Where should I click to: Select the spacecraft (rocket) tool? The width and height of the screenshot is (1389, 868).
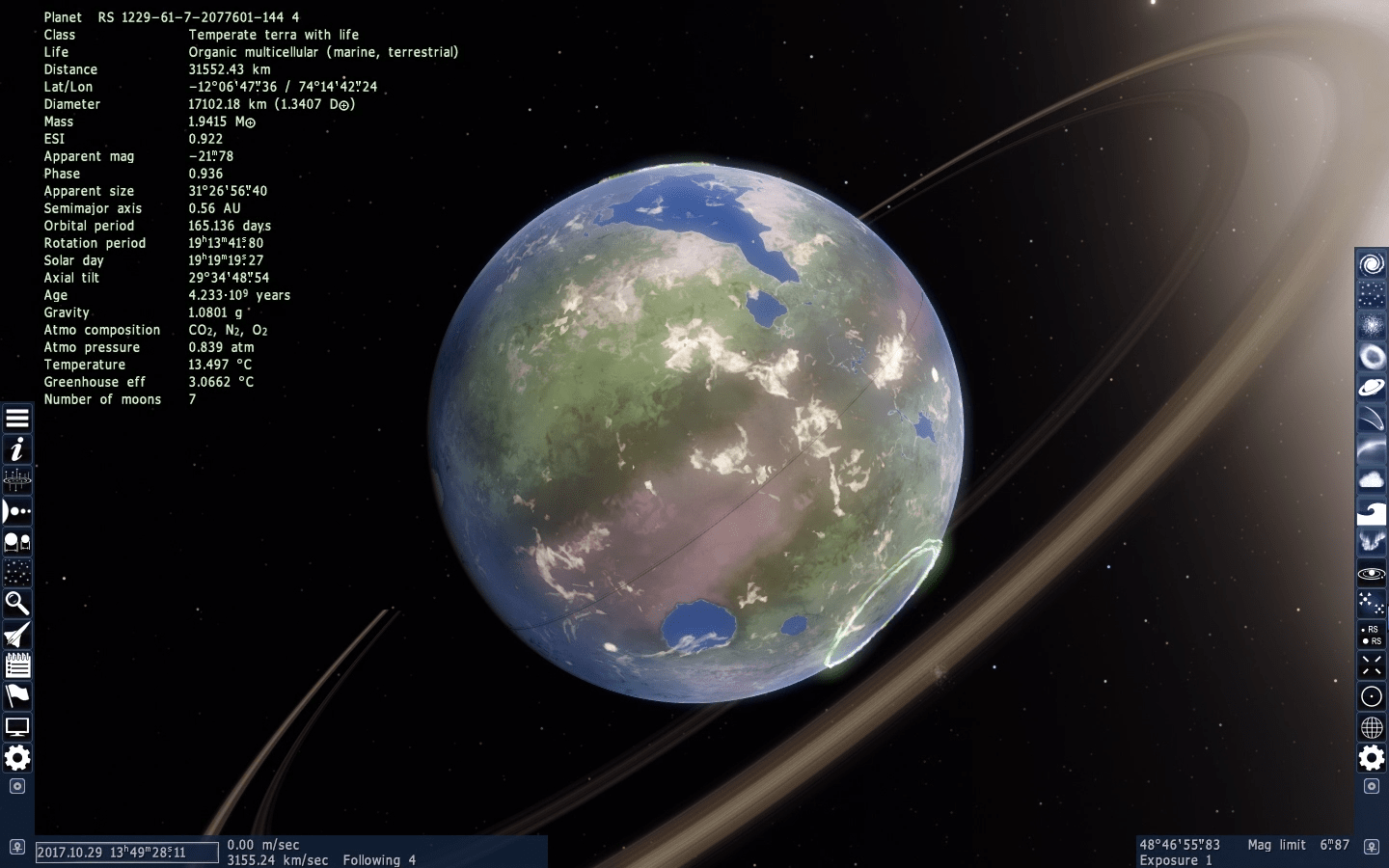coord(17,635)
